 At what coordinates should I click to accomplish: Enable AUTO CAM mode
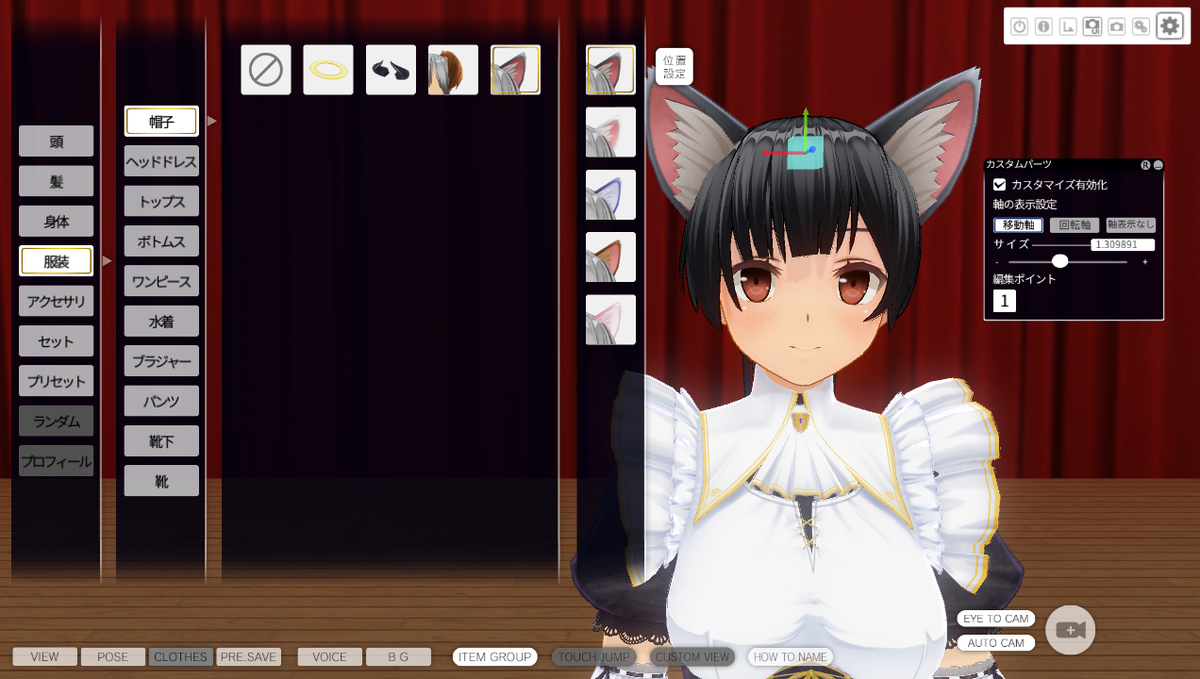996,643
